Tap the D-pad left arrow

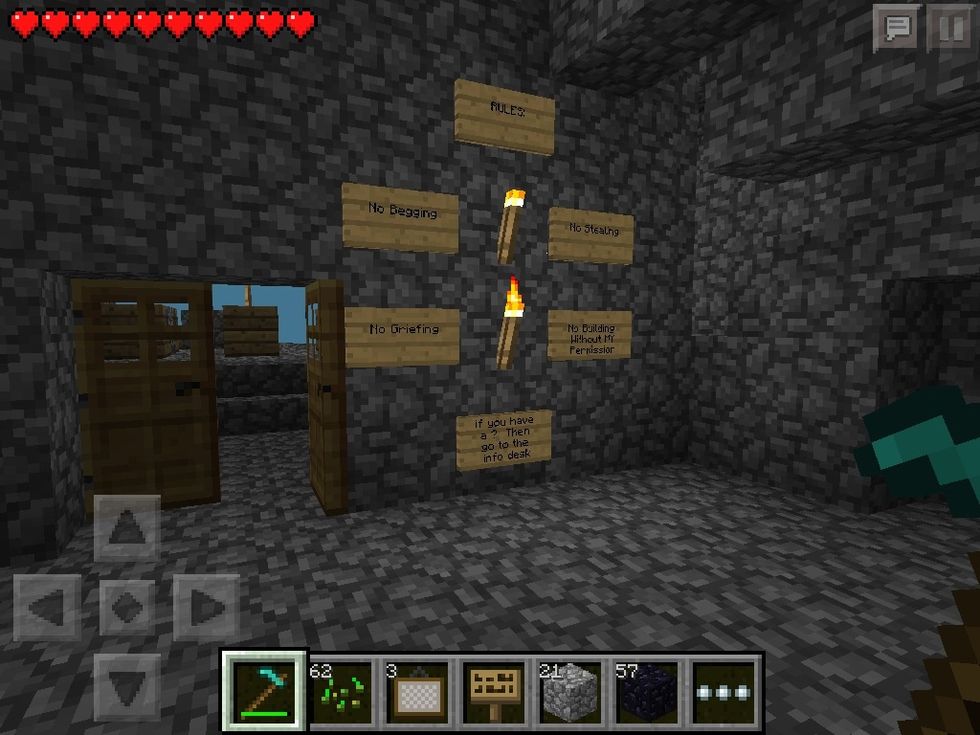pyautogui.click(x=47, y=607)
